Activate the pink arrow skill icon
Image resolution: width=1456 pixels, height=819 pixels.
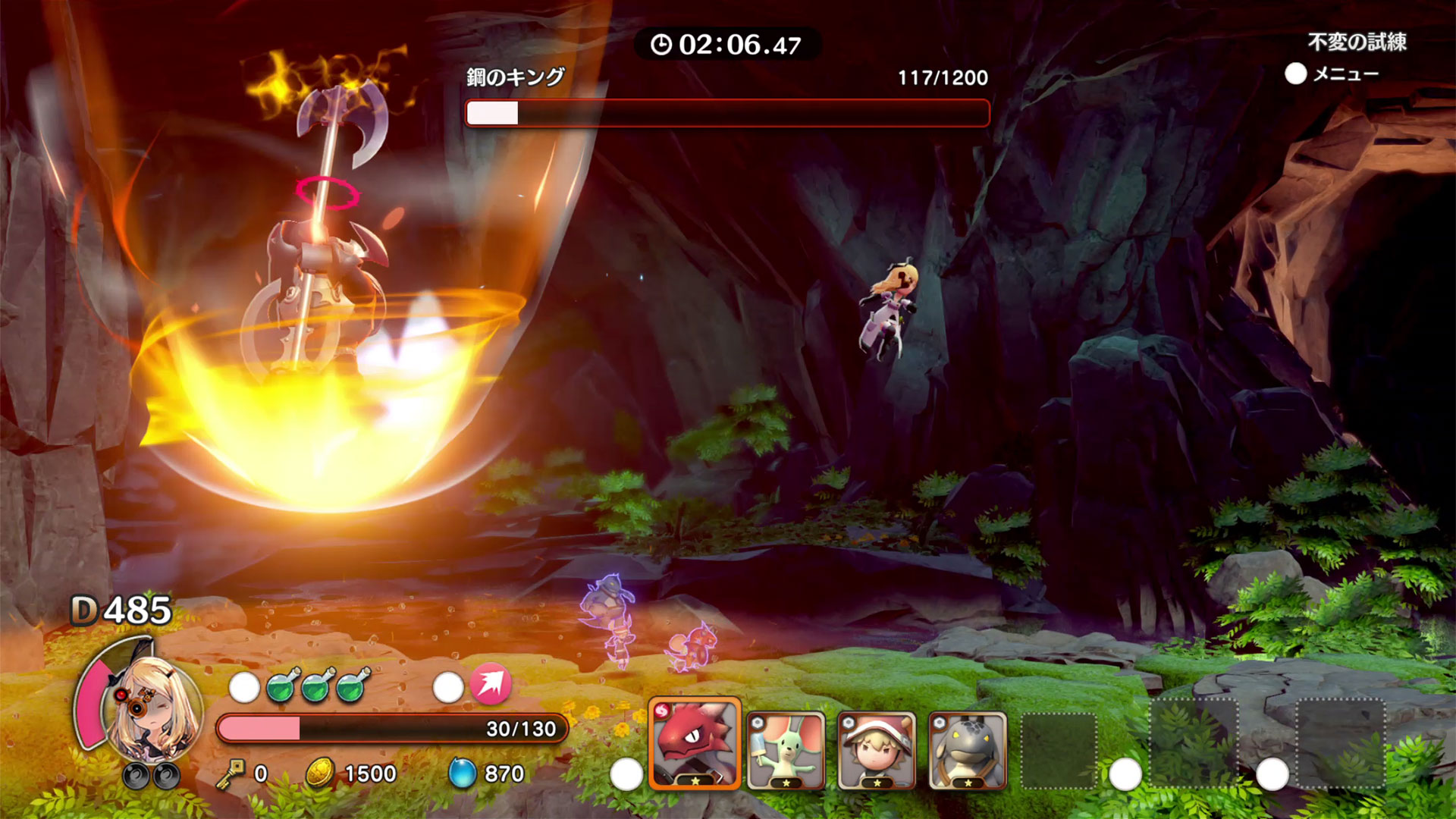click(491, 683)
